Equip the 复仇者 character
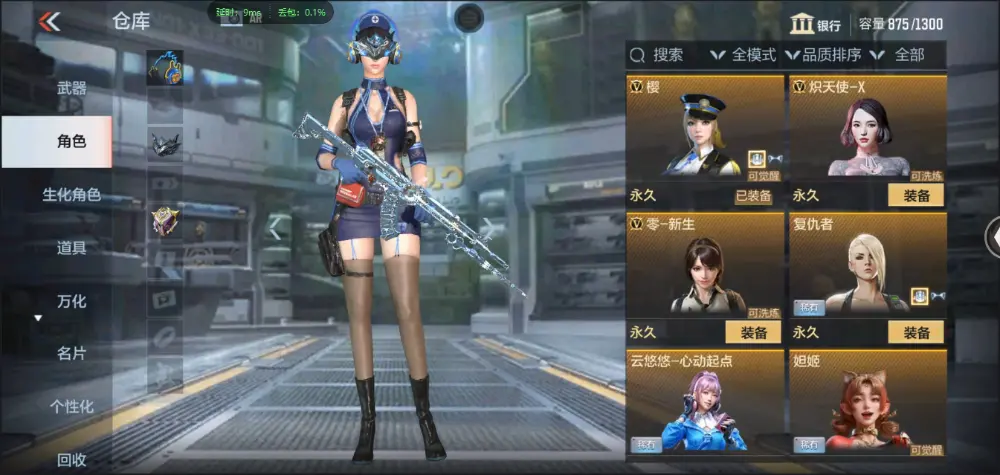 click(916, 332)
